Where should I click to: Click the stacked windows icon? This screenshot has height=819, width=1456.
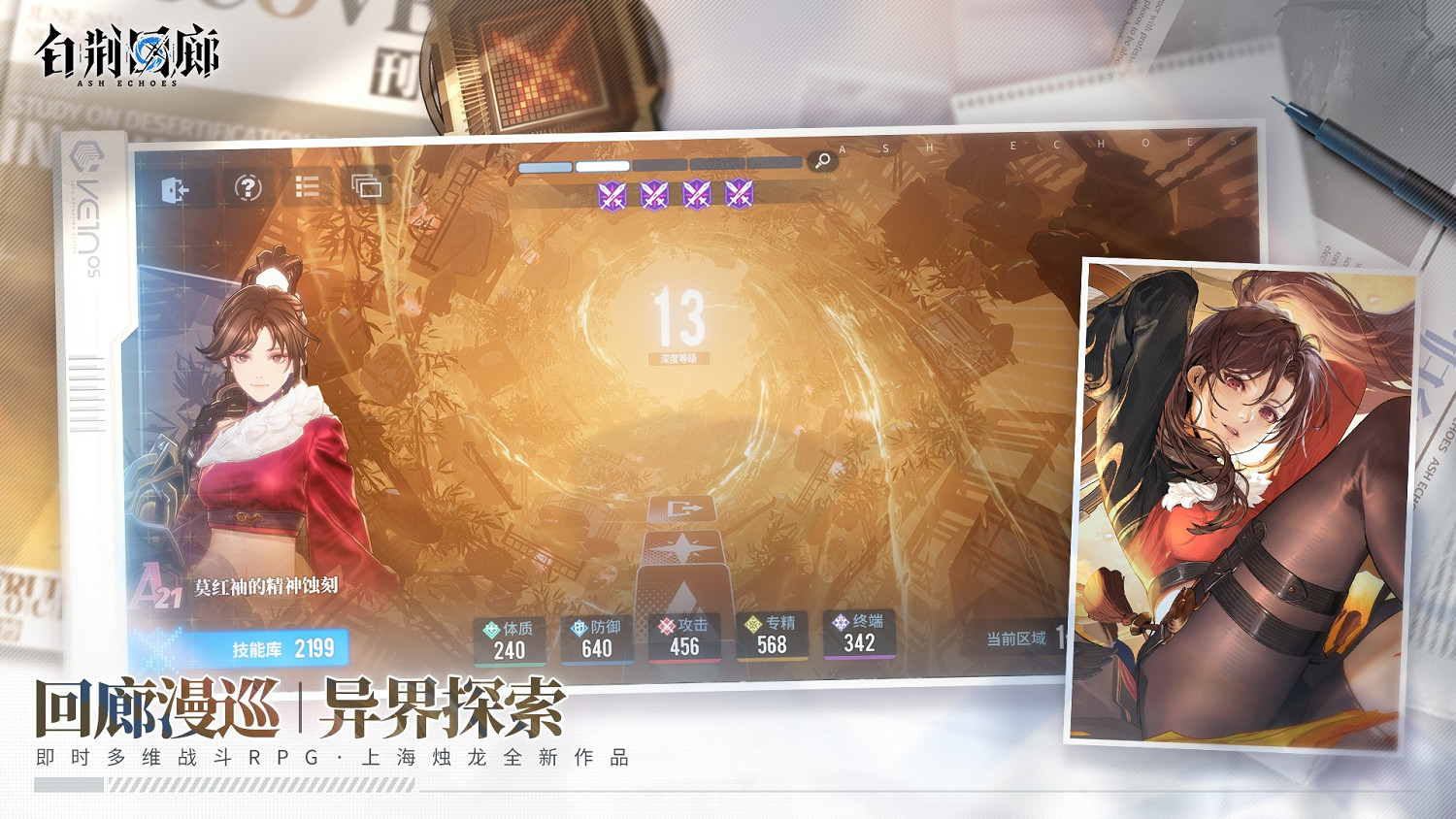pyautogui.click(x=365, y=186)
